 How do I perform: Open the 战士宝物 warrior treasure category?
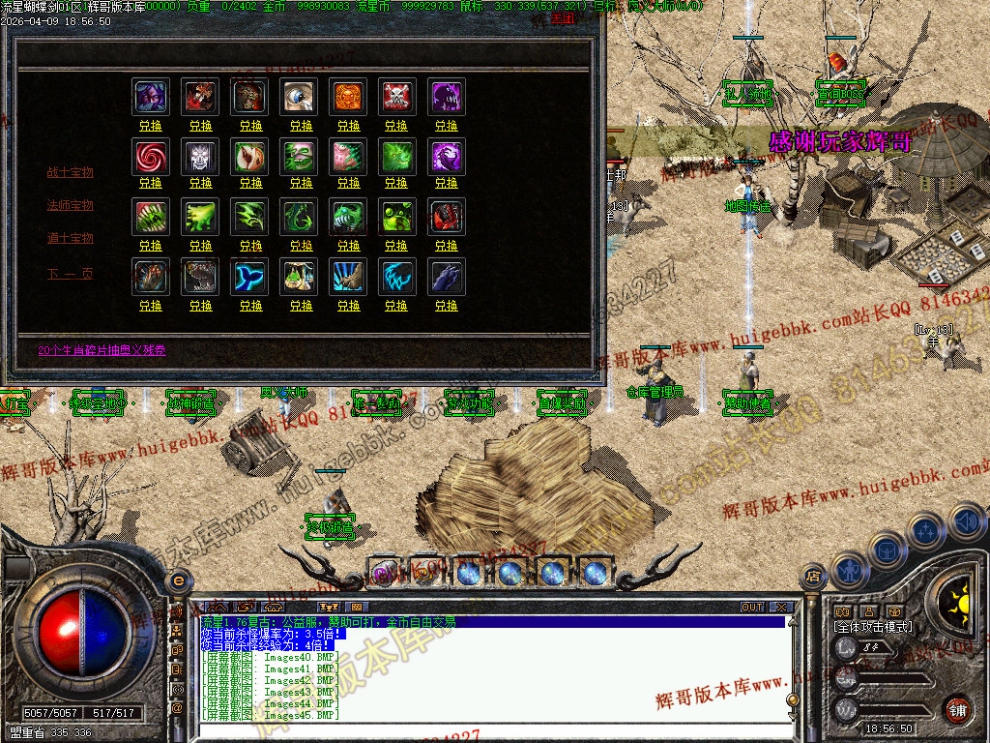(70, 172)
